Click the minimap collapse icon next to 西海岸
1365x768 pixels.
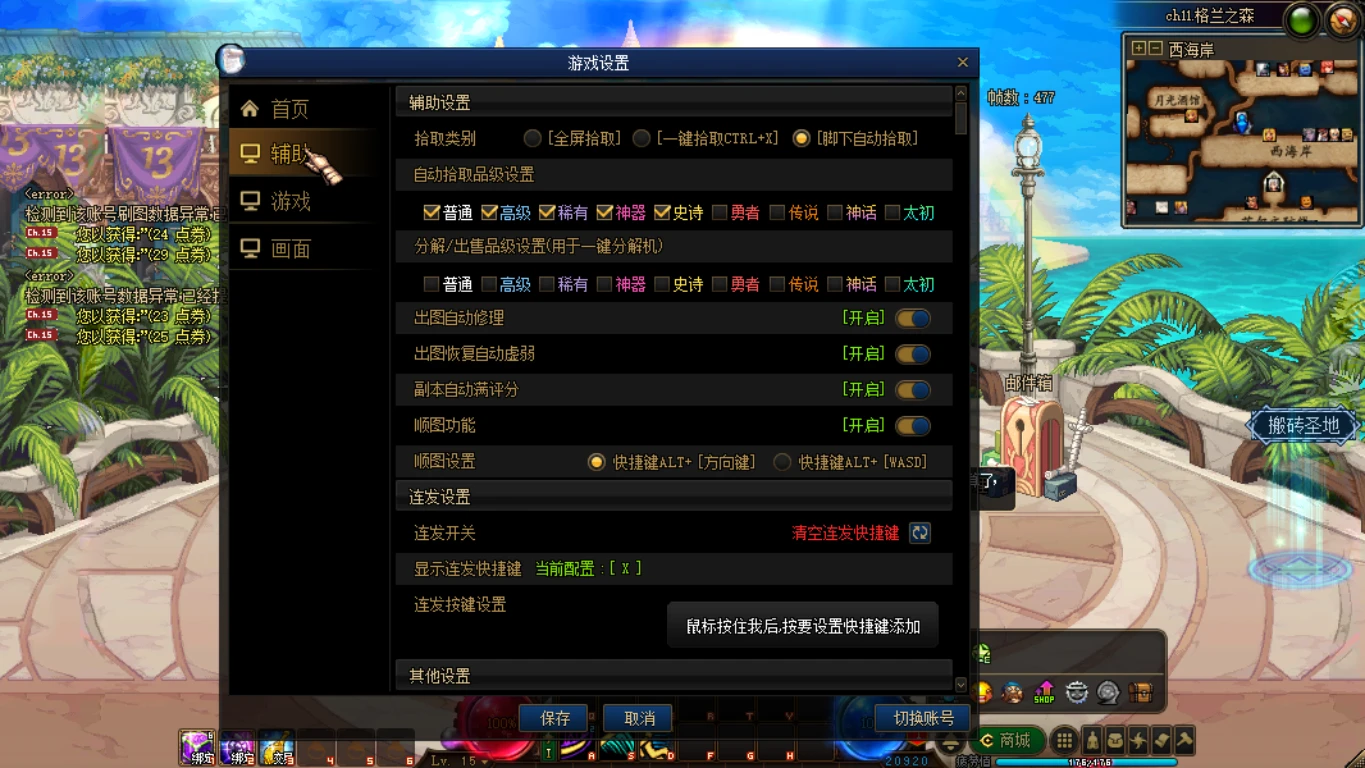click(x=1154, y=48)
